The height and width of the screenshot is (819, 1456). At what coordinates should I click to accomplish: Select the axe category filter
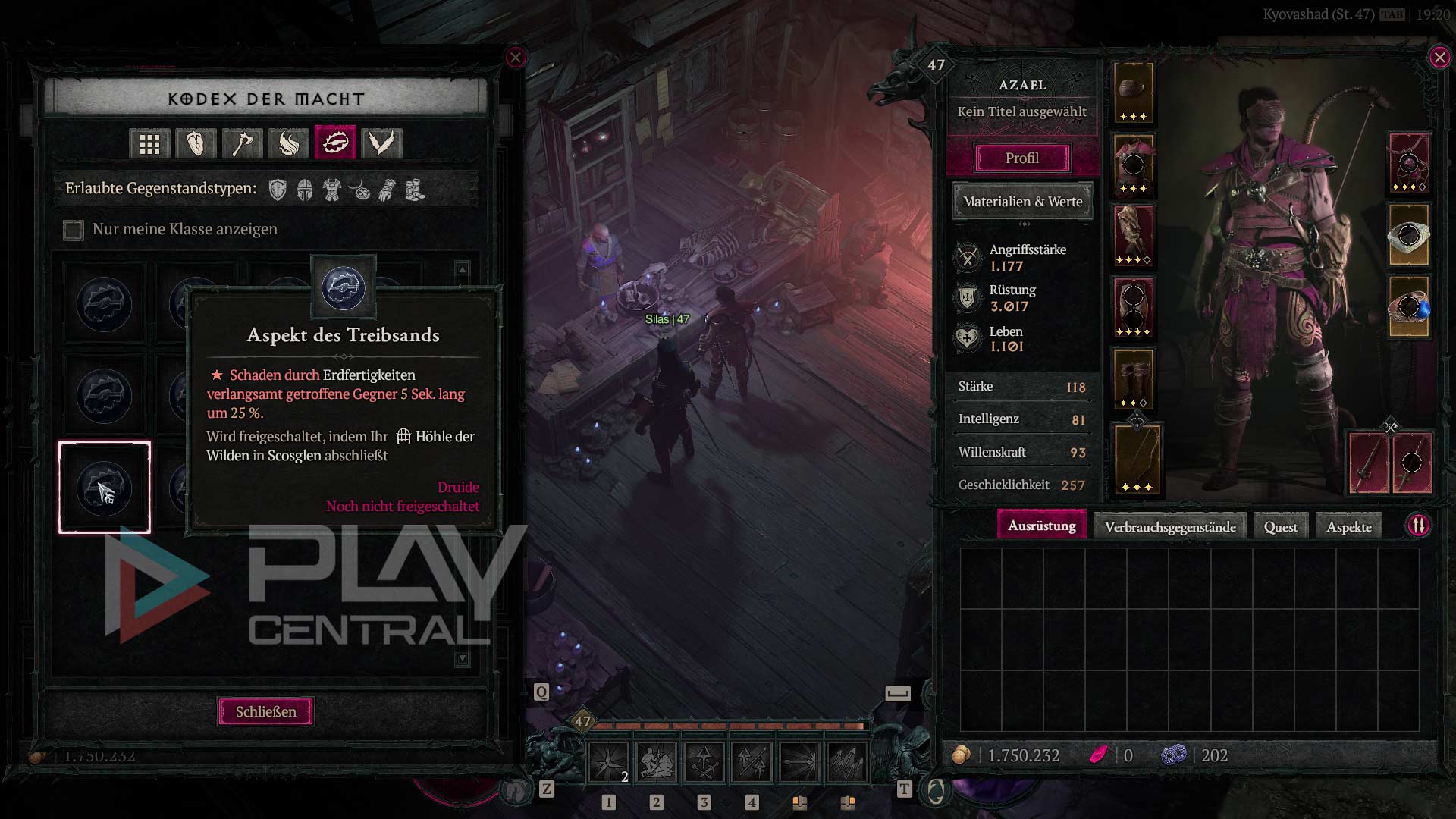(242, 143)
